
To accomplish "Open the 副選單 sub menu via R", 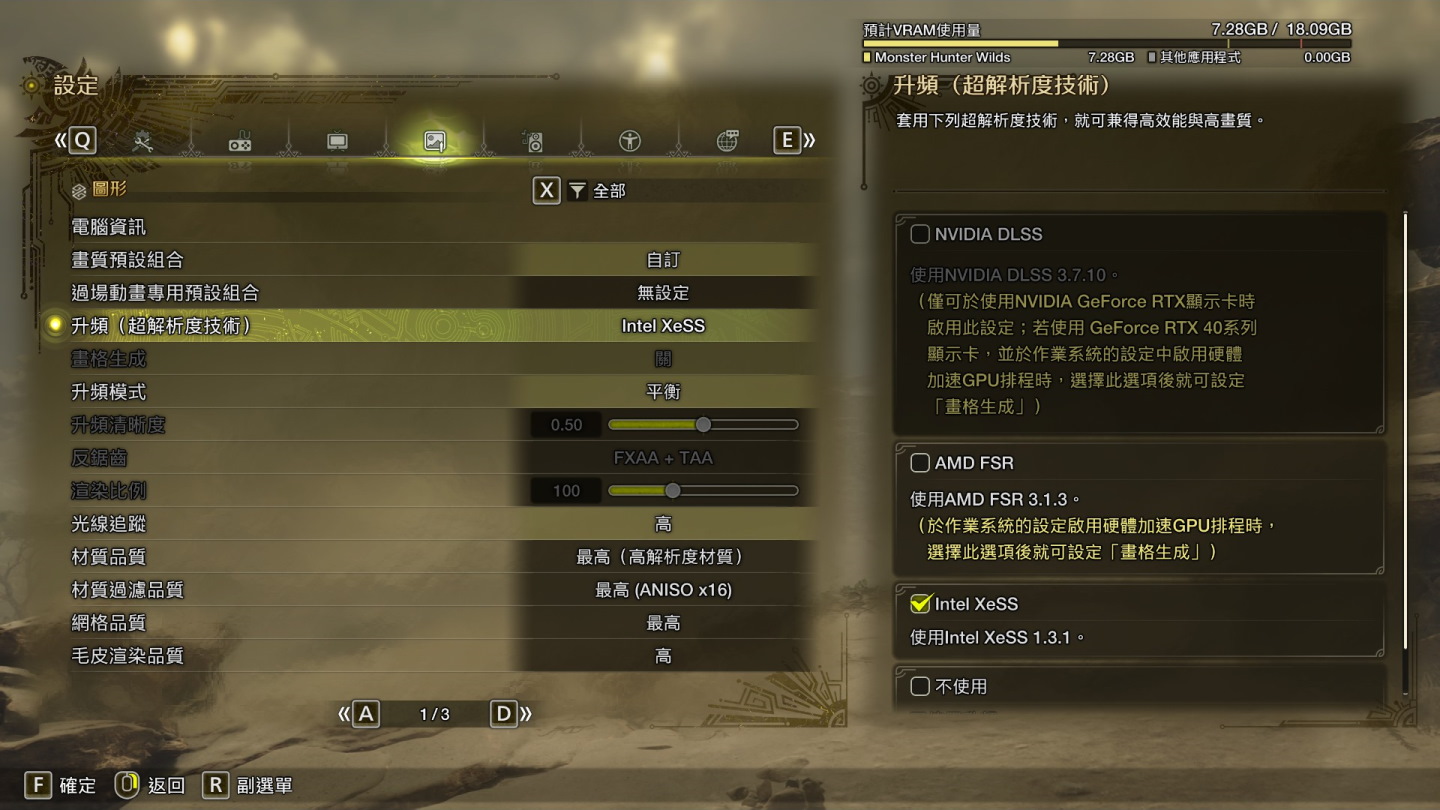I will (x=215, y=786).
